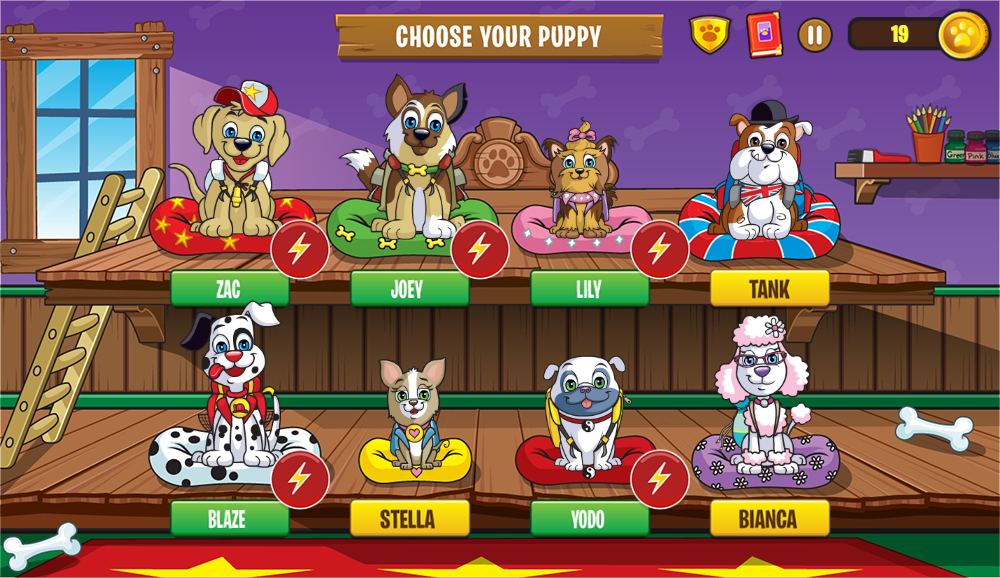Select the Joey name button
Image resolution: width=1000 pixels, height=578 pixels.
pyautogui.click(x=409, y=289)
